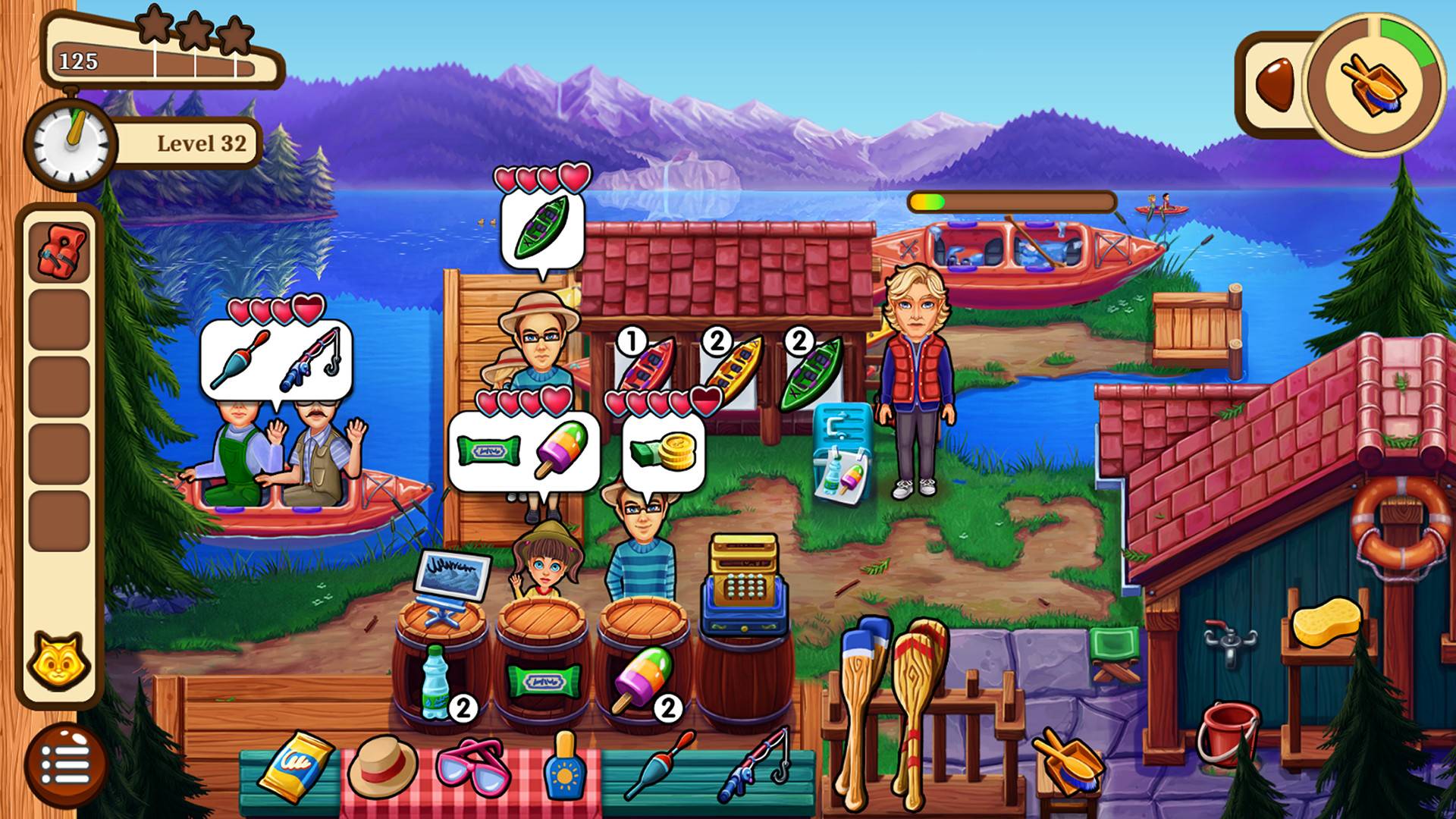1456x819 pixels.
Task: Select the life jacket in the tray
Action: [59, 253]
